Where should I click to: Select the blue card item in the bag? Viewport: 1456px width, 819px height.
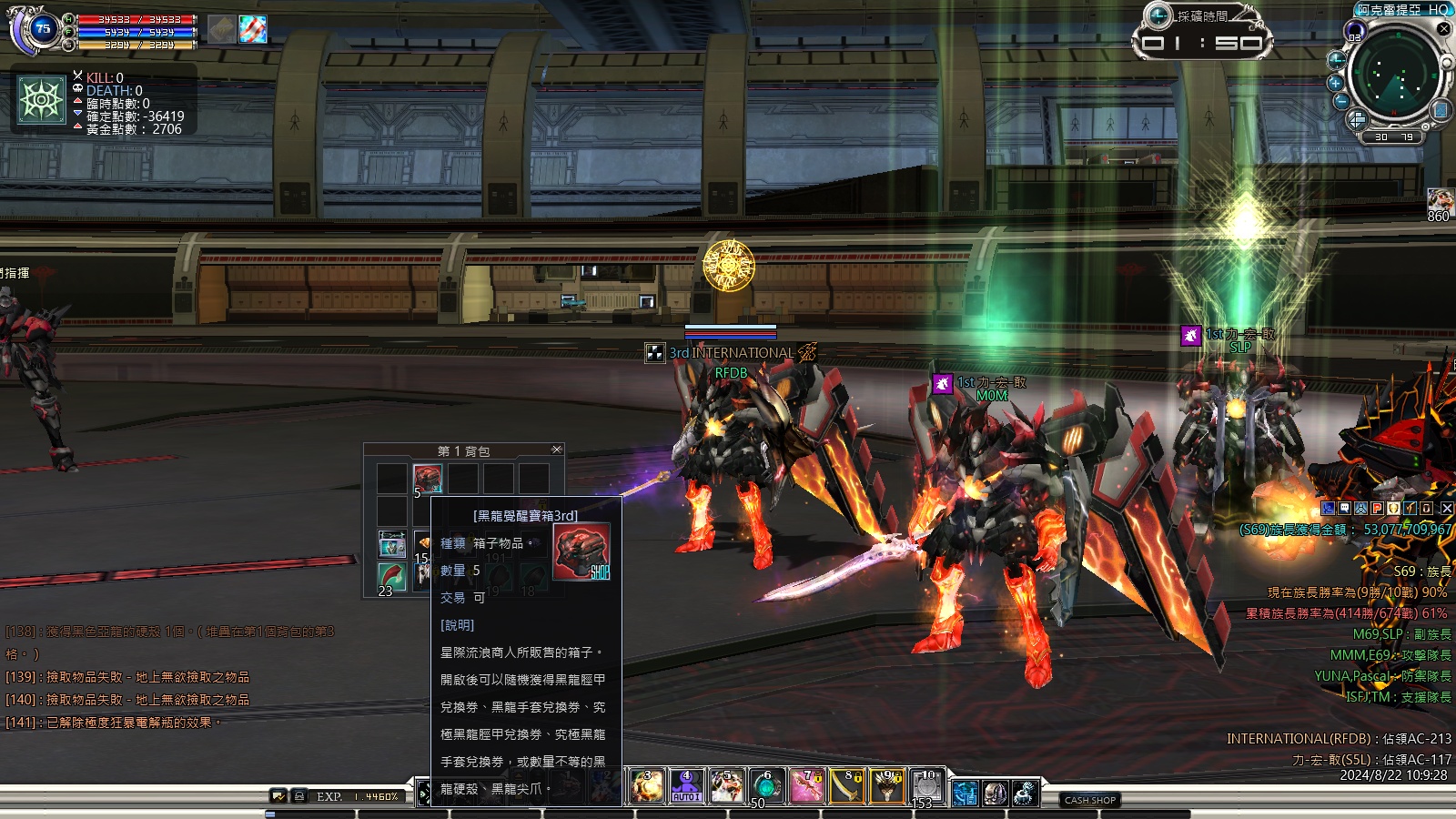392,544
